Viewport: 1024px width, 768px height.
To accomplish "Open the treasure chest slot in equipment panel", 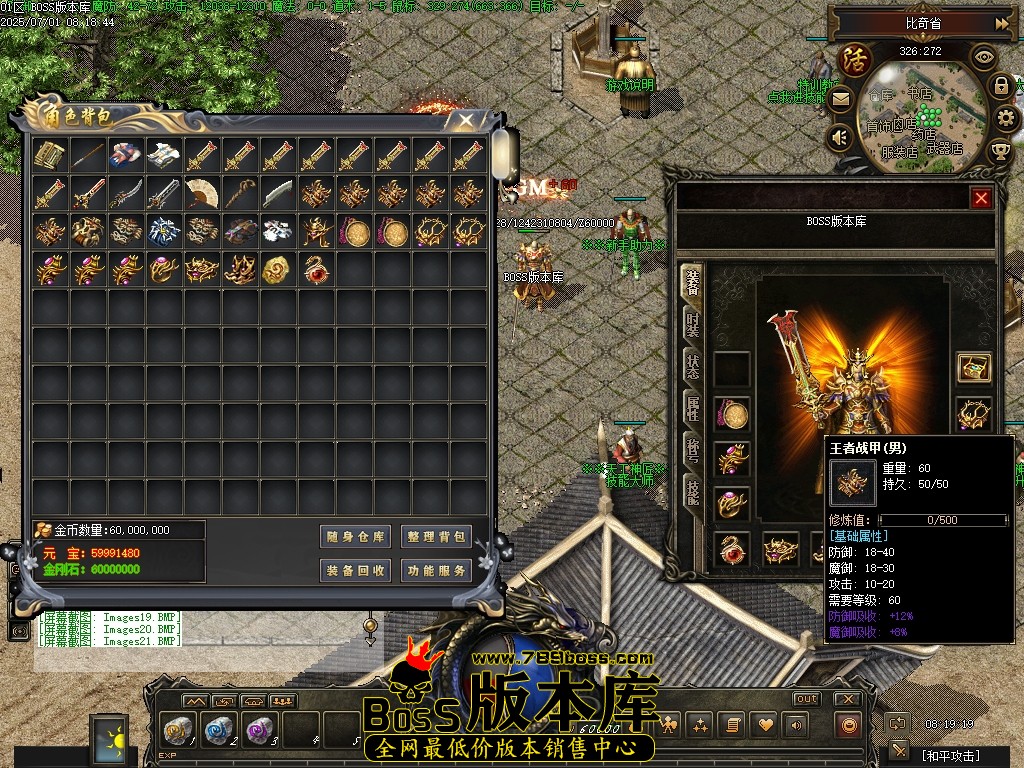I will click(973, 367).
